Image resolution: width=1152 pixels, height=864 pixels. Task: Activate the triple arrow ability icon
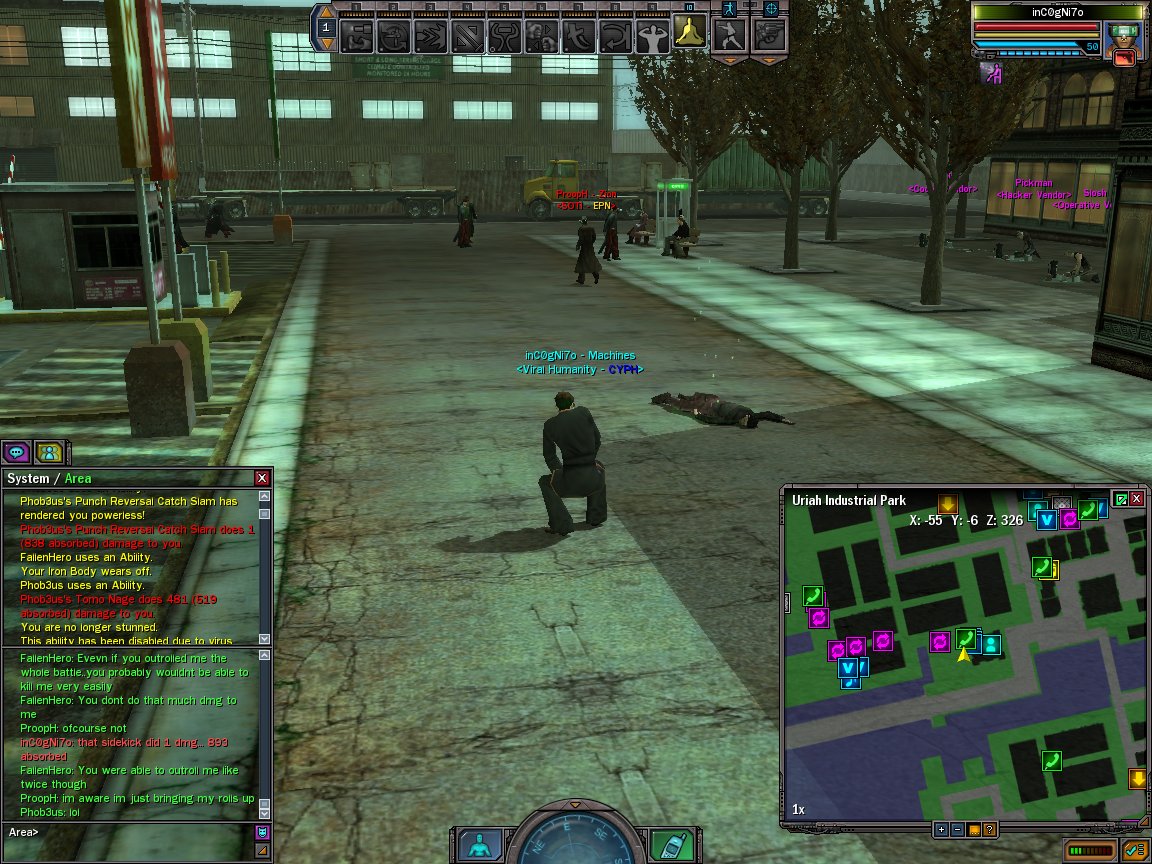point(432,36)
